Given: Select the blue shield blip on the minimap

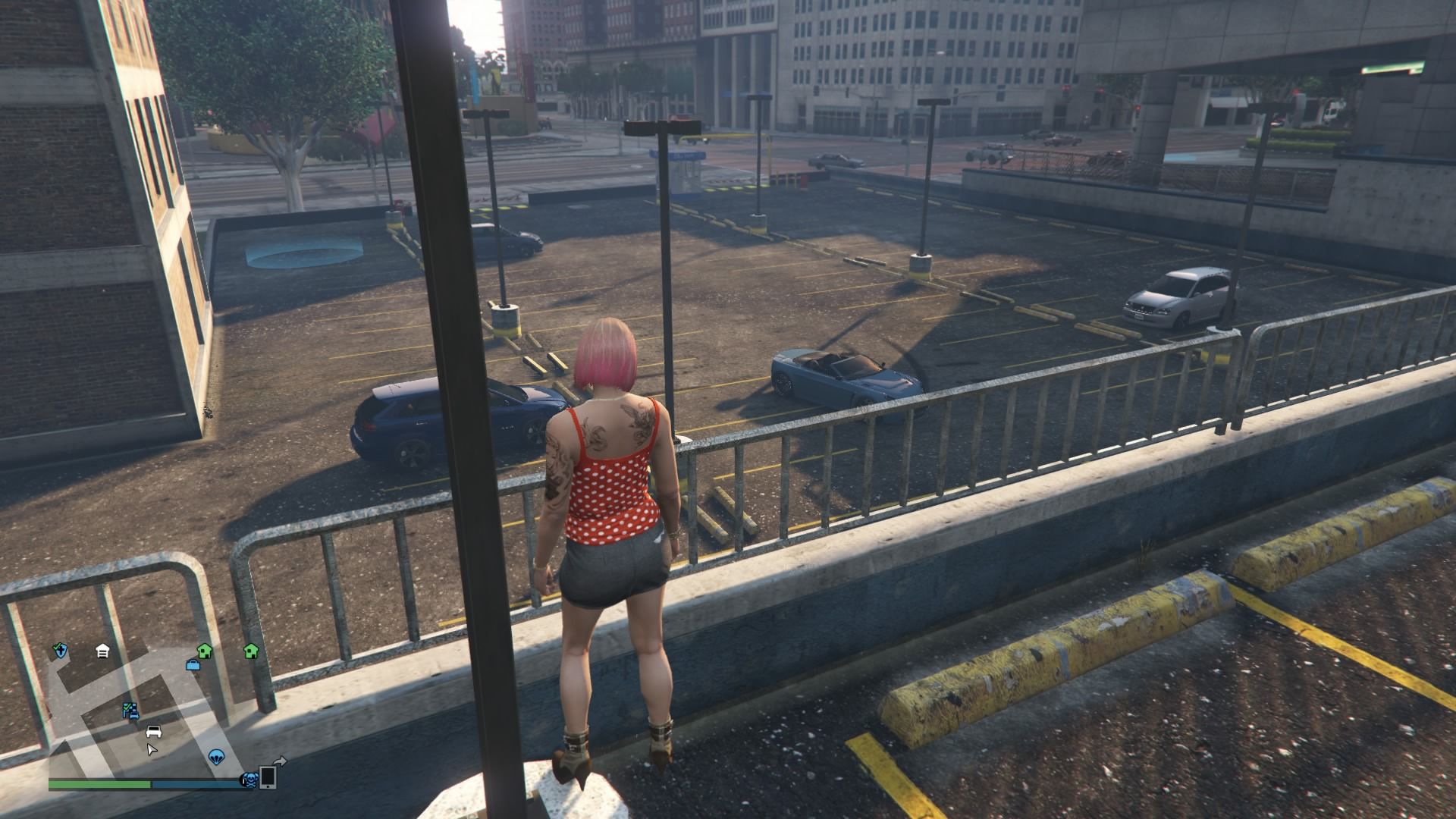Looking at the screenshot, I should point(61,651).
